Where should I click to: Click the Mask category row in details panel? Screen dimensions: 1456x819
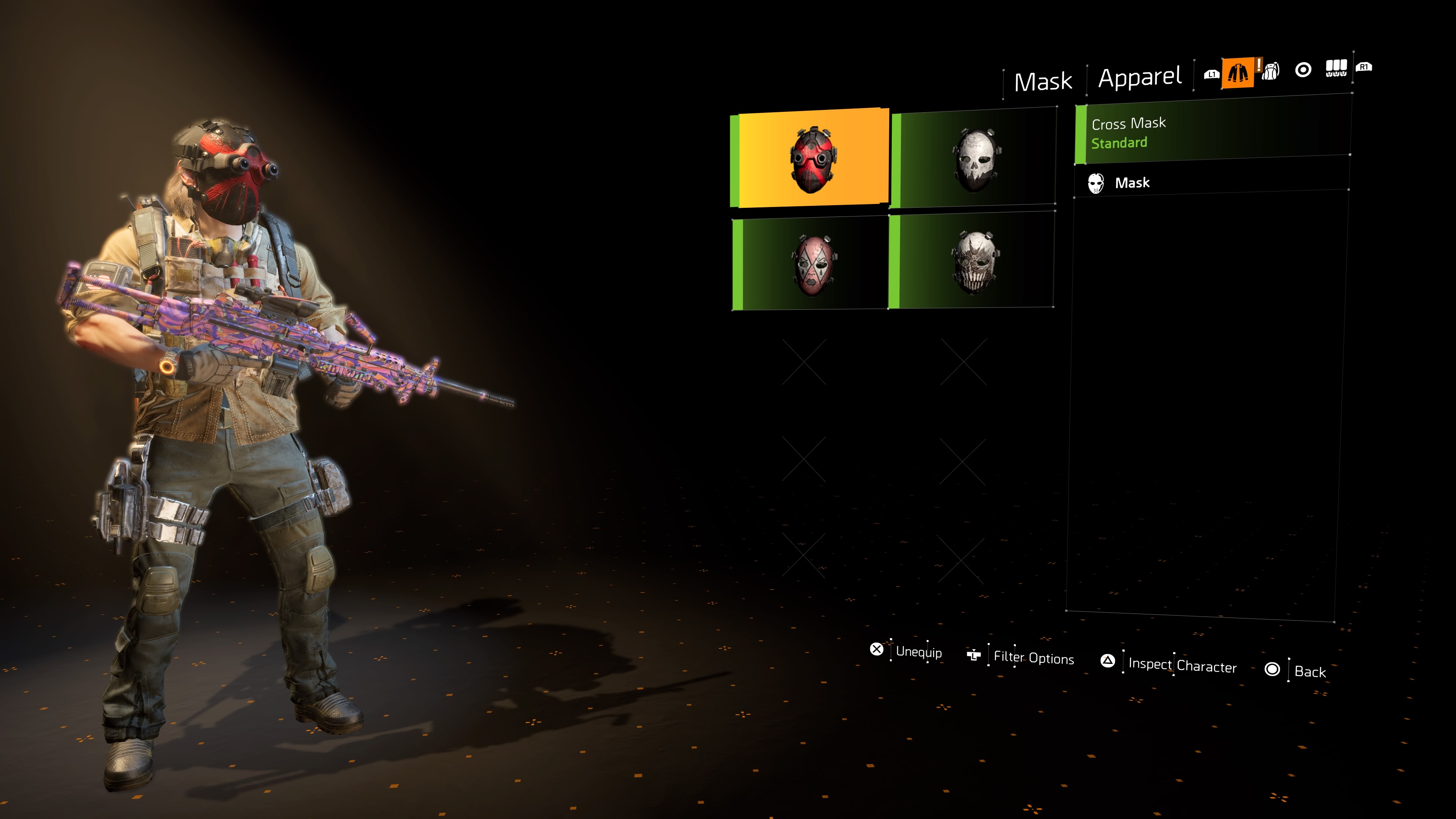point(1210,182)
